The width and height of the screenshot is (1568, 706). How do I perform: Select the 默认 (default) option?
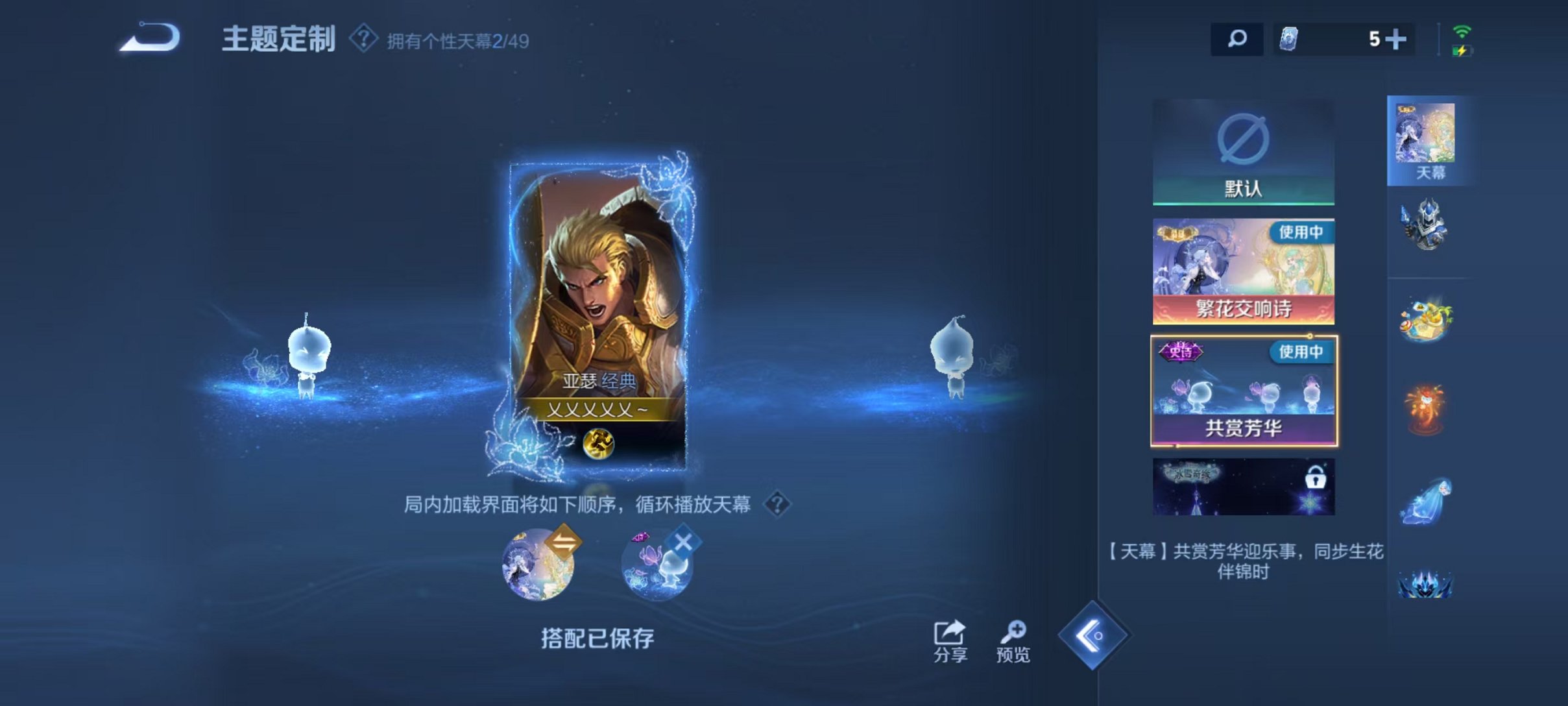[1242, 149]
